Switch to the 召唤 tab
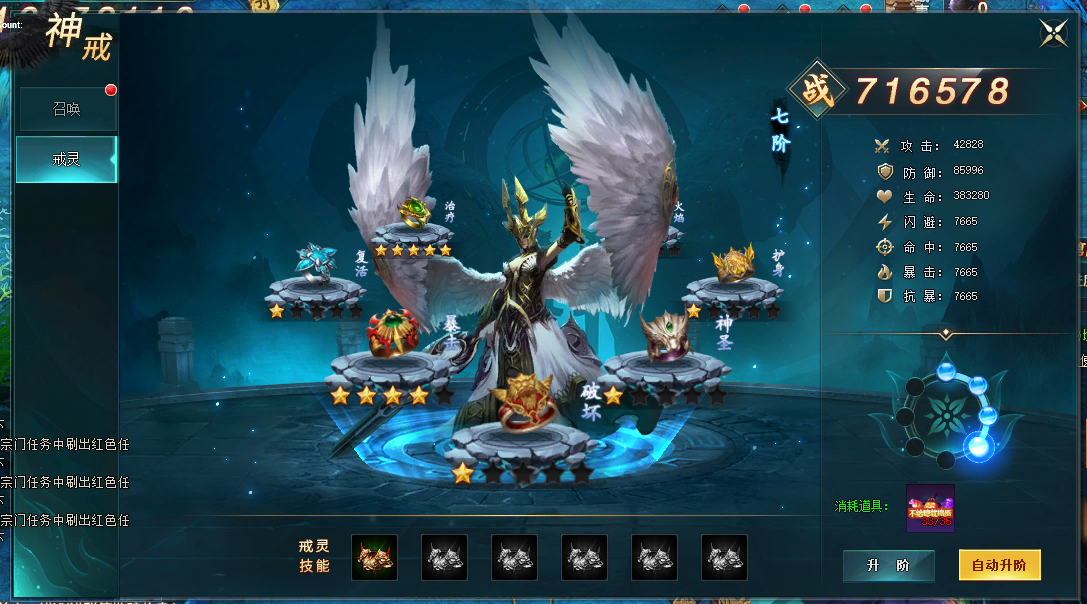The height and width of the screenshot is (604, 1087). click(x=66, y=109)
